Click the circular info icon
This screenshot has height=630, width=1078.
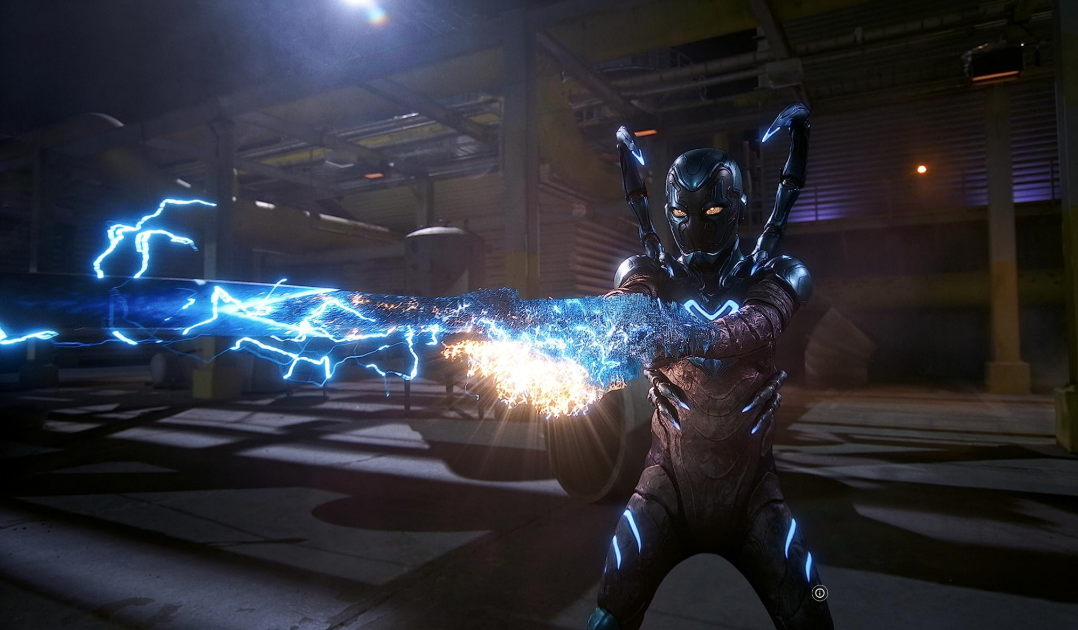(820, 593)
